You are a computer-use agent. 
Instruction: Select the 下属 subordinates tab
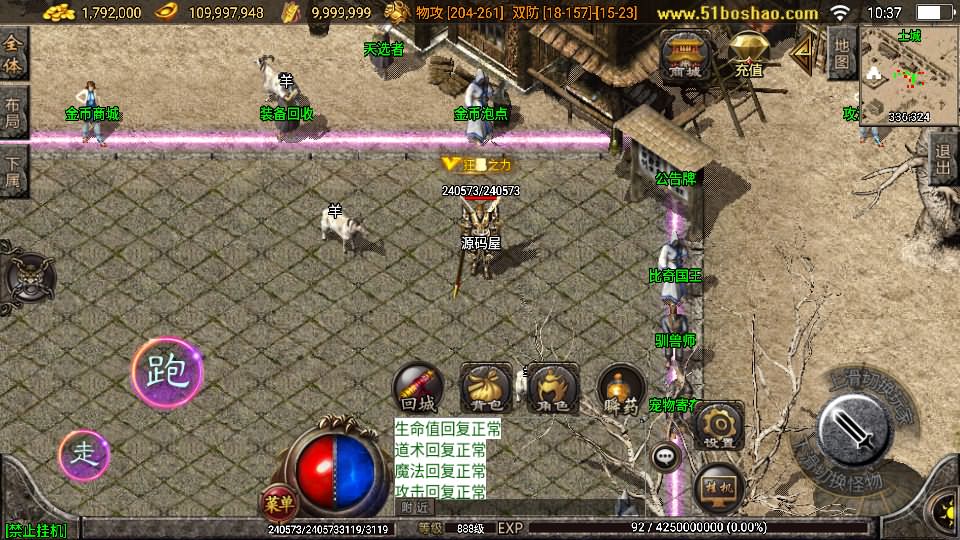click(13, 170)
